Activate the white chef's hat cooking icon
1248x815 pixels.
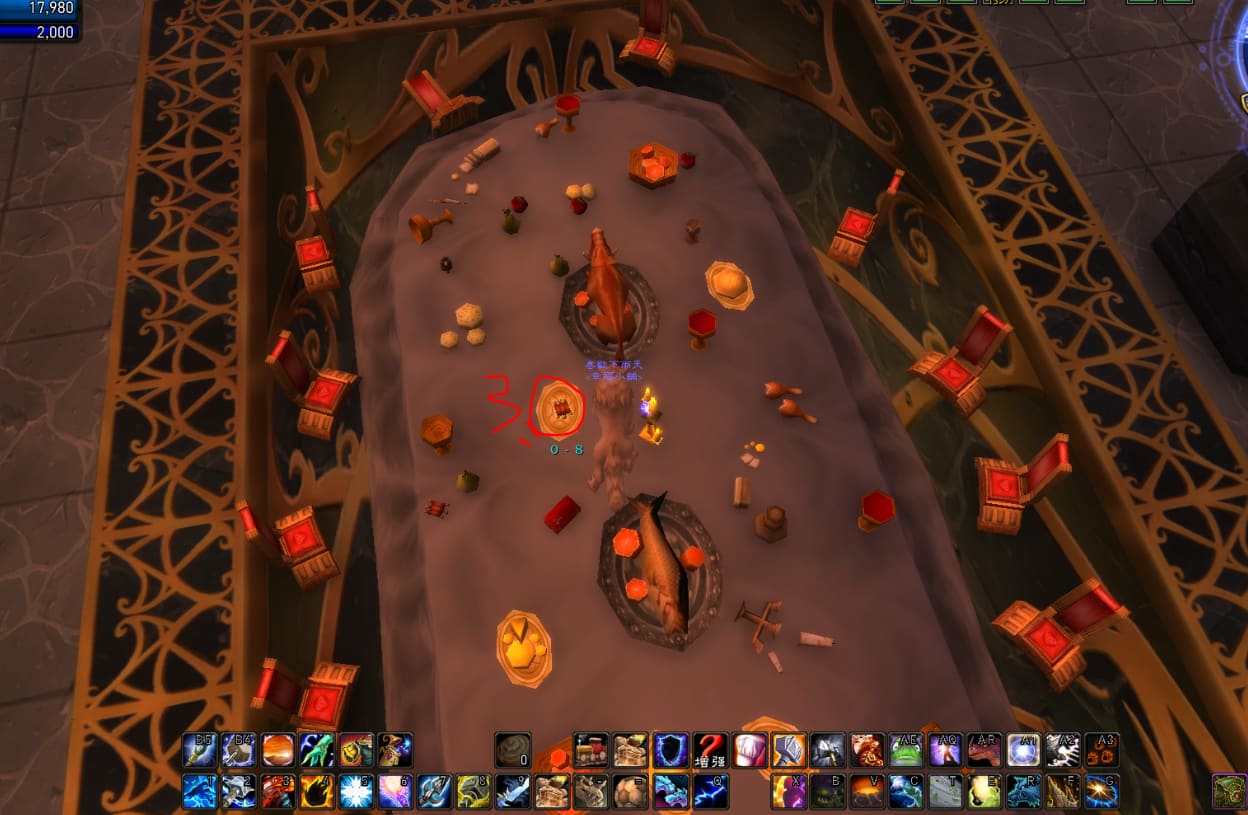point(750,750)
